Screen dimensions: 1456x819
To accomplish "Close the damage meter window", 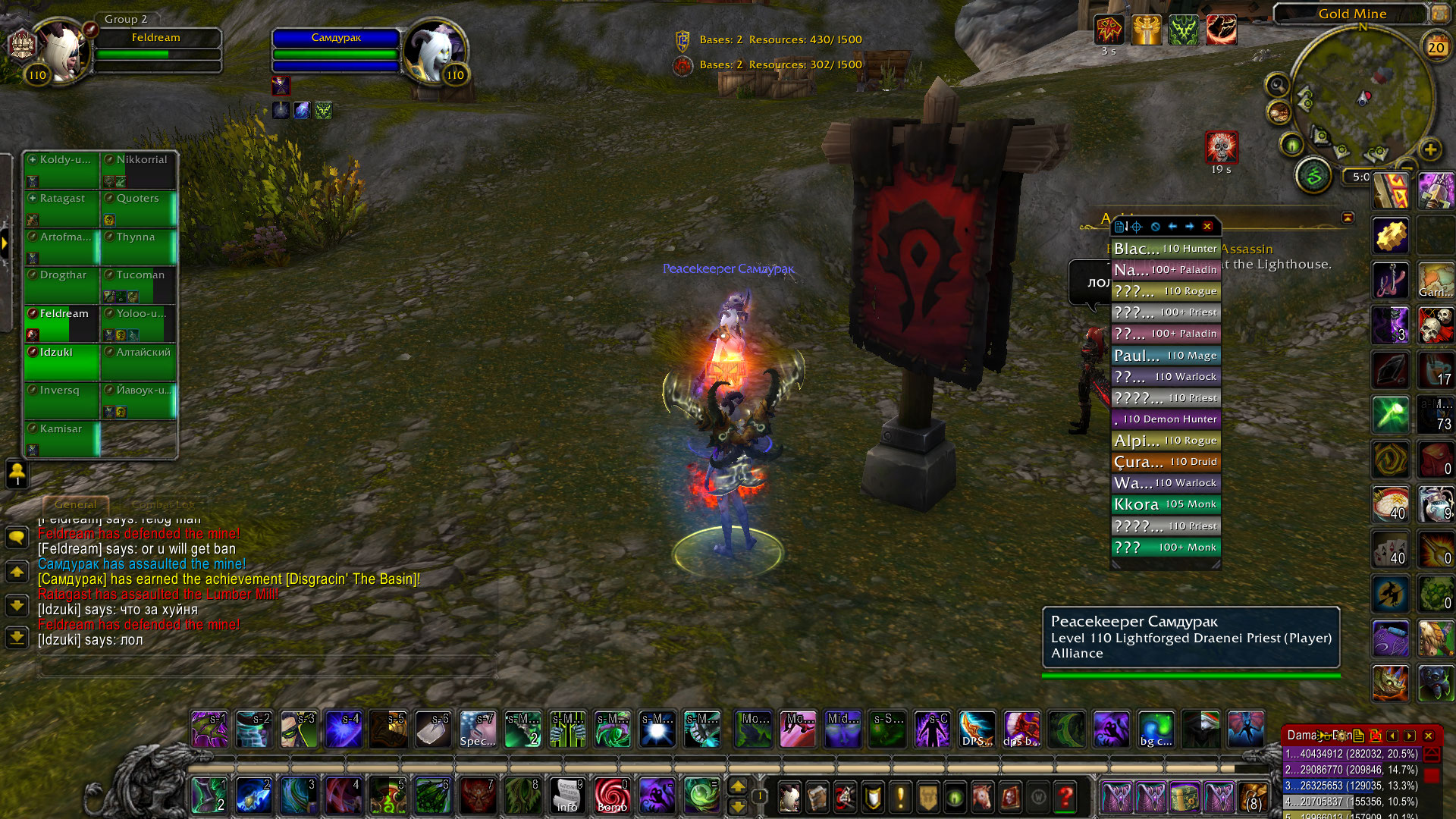I will [x=1429, y=736].
